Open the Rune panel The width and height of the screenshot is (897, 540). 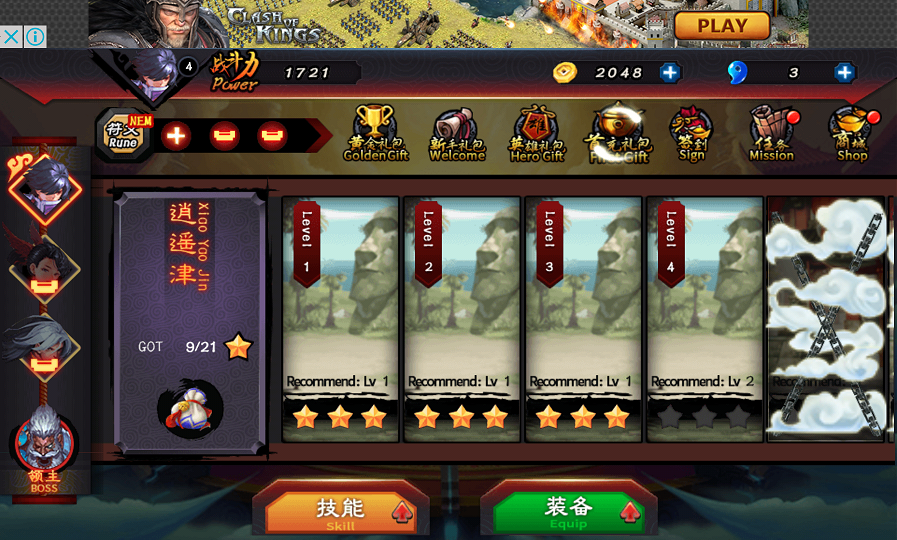[124, 135]
